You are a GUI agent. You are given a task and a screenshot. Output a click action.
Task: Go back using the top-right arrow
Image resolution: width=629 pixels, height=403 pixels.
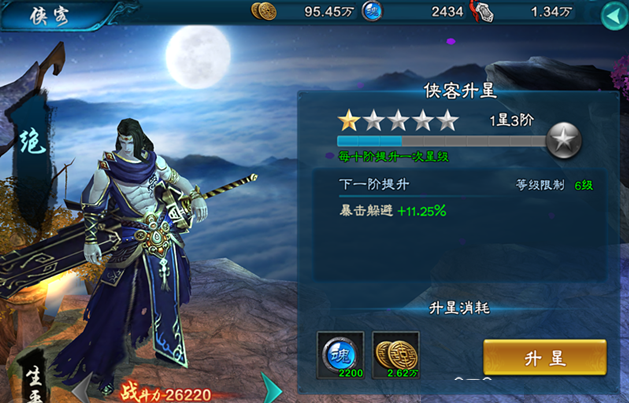point(612,15)
